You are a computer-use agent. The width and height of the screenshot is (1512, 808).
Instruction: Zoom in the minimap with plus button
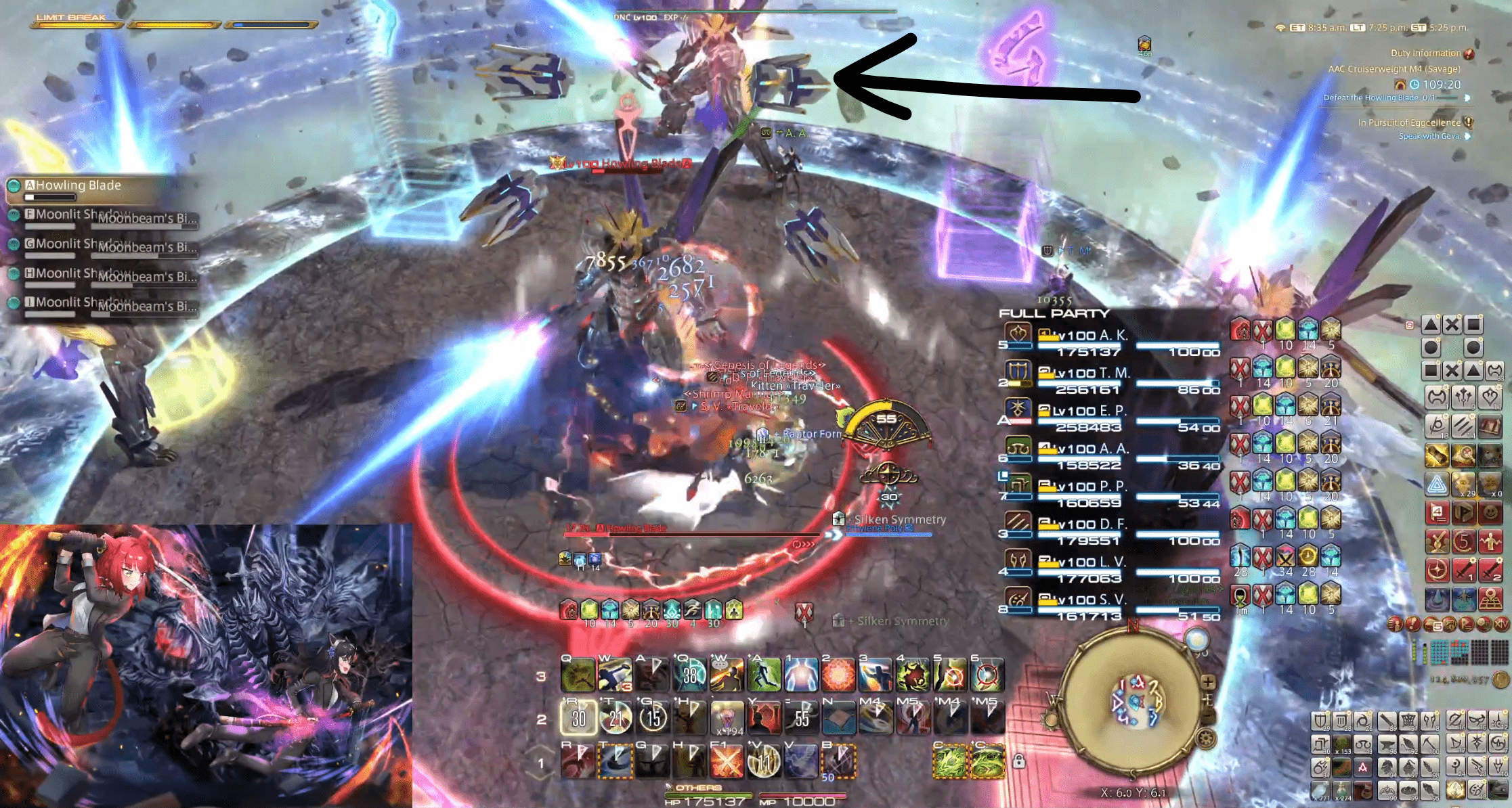click(x=1208, y=682)
